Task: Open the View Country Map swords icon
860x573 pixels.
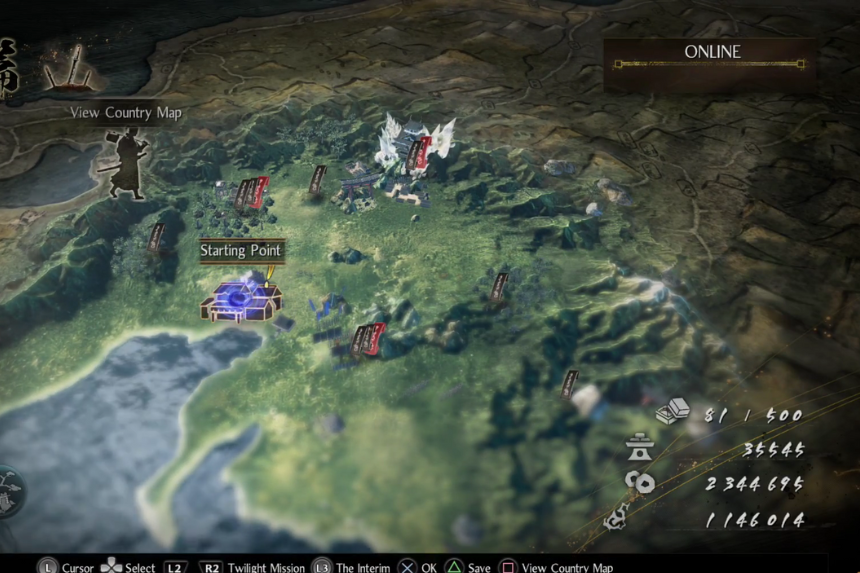Action: (69, 68)
